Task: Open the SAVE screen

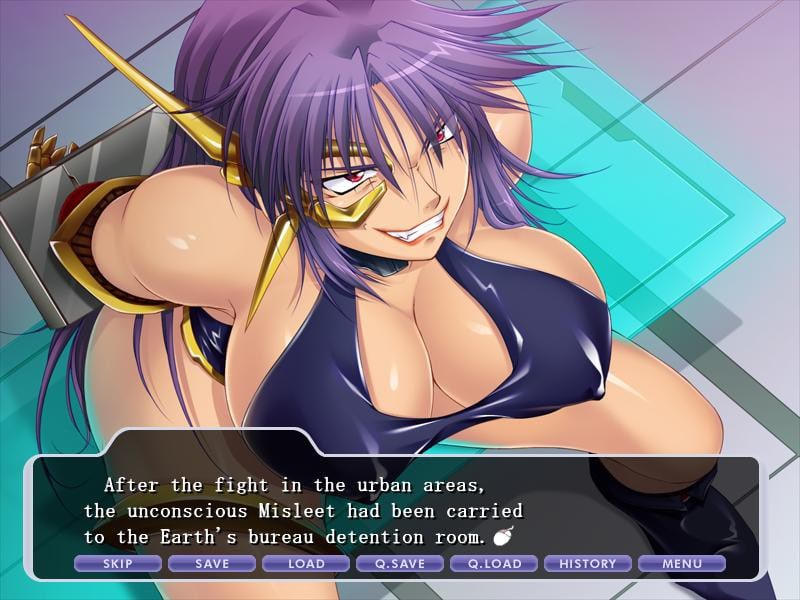Action: coord(212,564)
